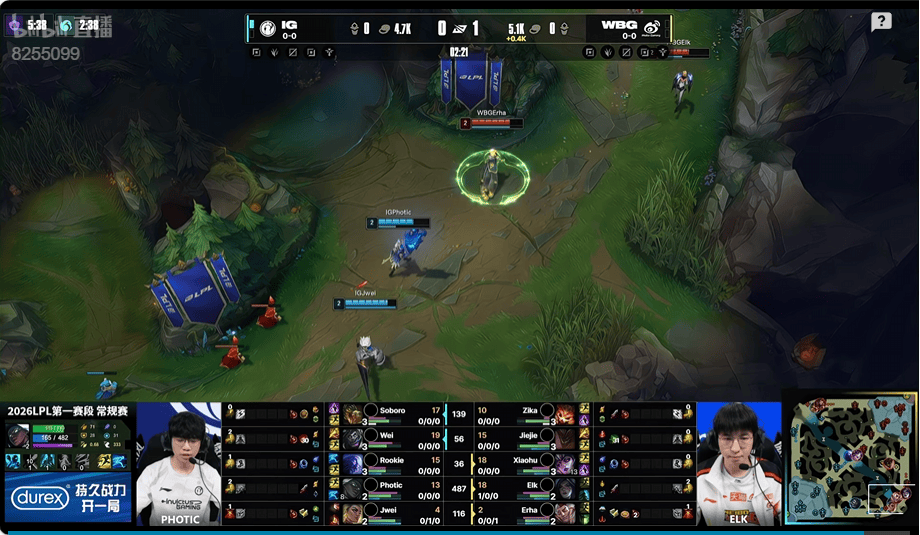The height and width of the screenshot is (535, 920).
Task: Click the IG team logo in the top bar
Action: (268, 26)
